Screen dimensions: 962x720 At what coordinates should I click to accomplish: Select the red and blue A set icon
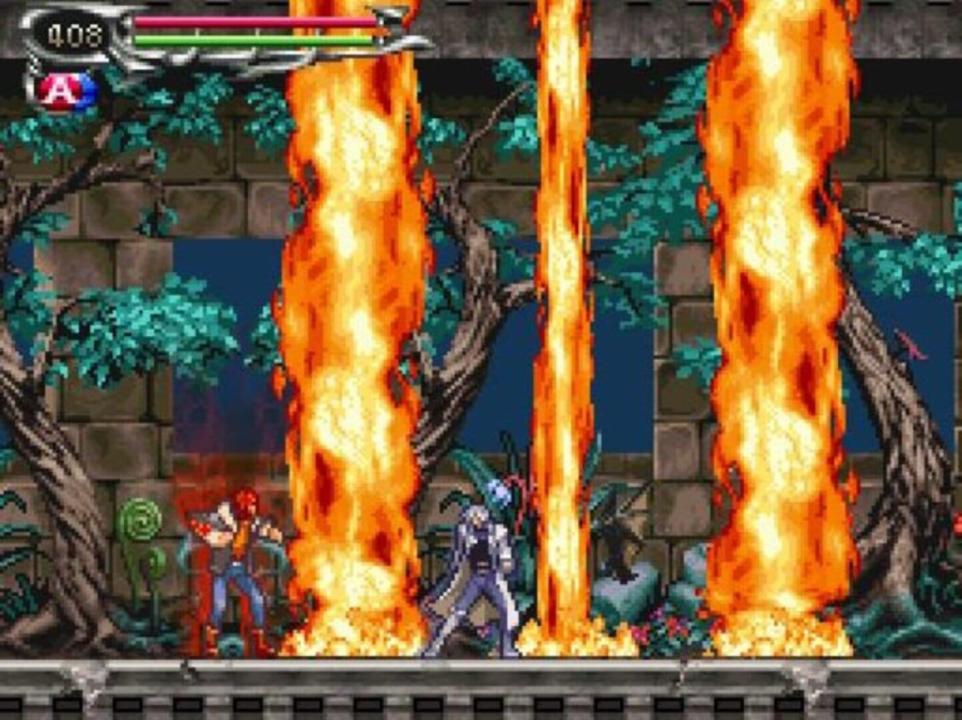[66, 91]
